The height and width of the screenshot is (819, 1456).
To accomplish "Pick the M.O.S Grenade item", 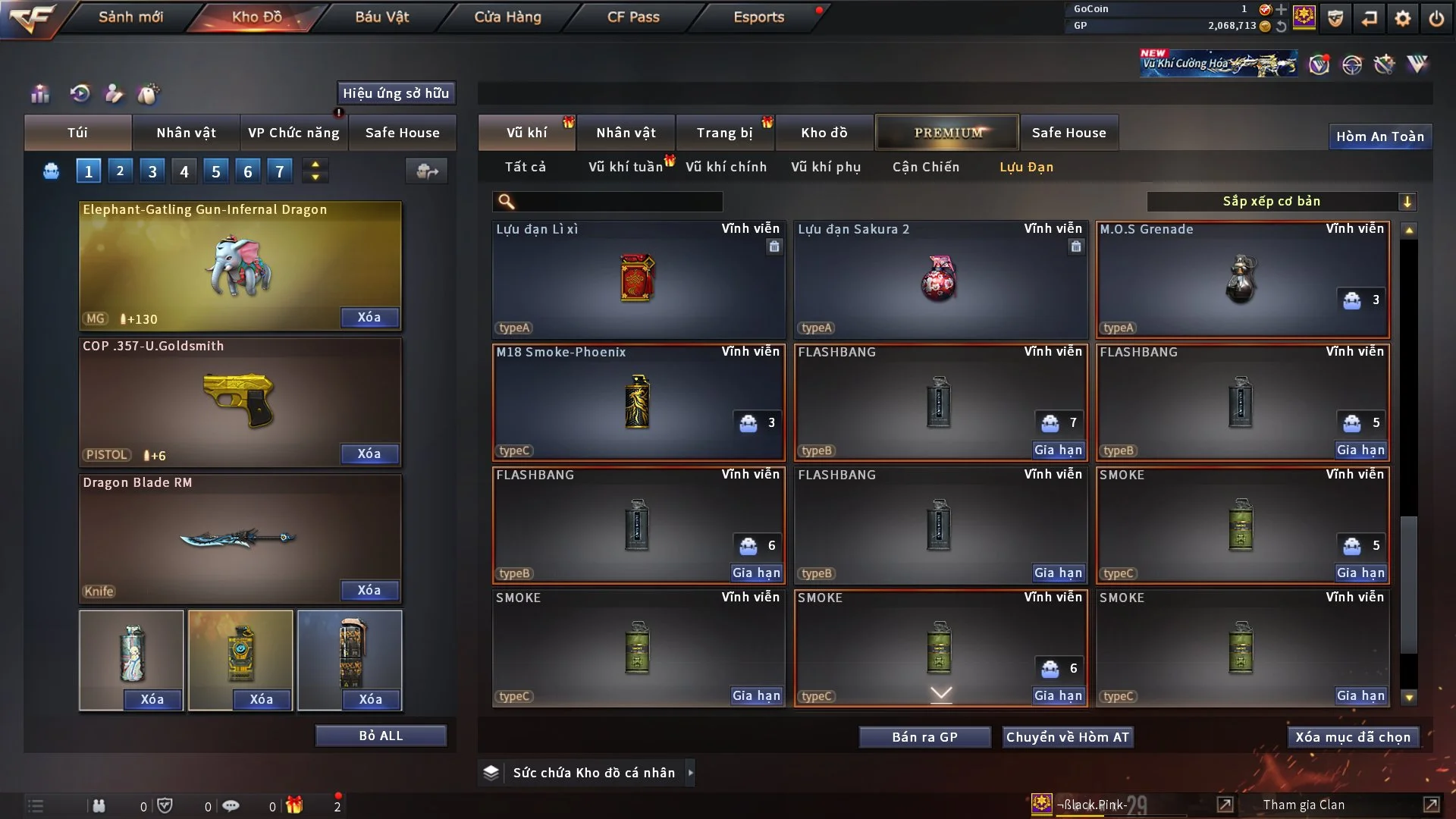I will pos(1242,278).
